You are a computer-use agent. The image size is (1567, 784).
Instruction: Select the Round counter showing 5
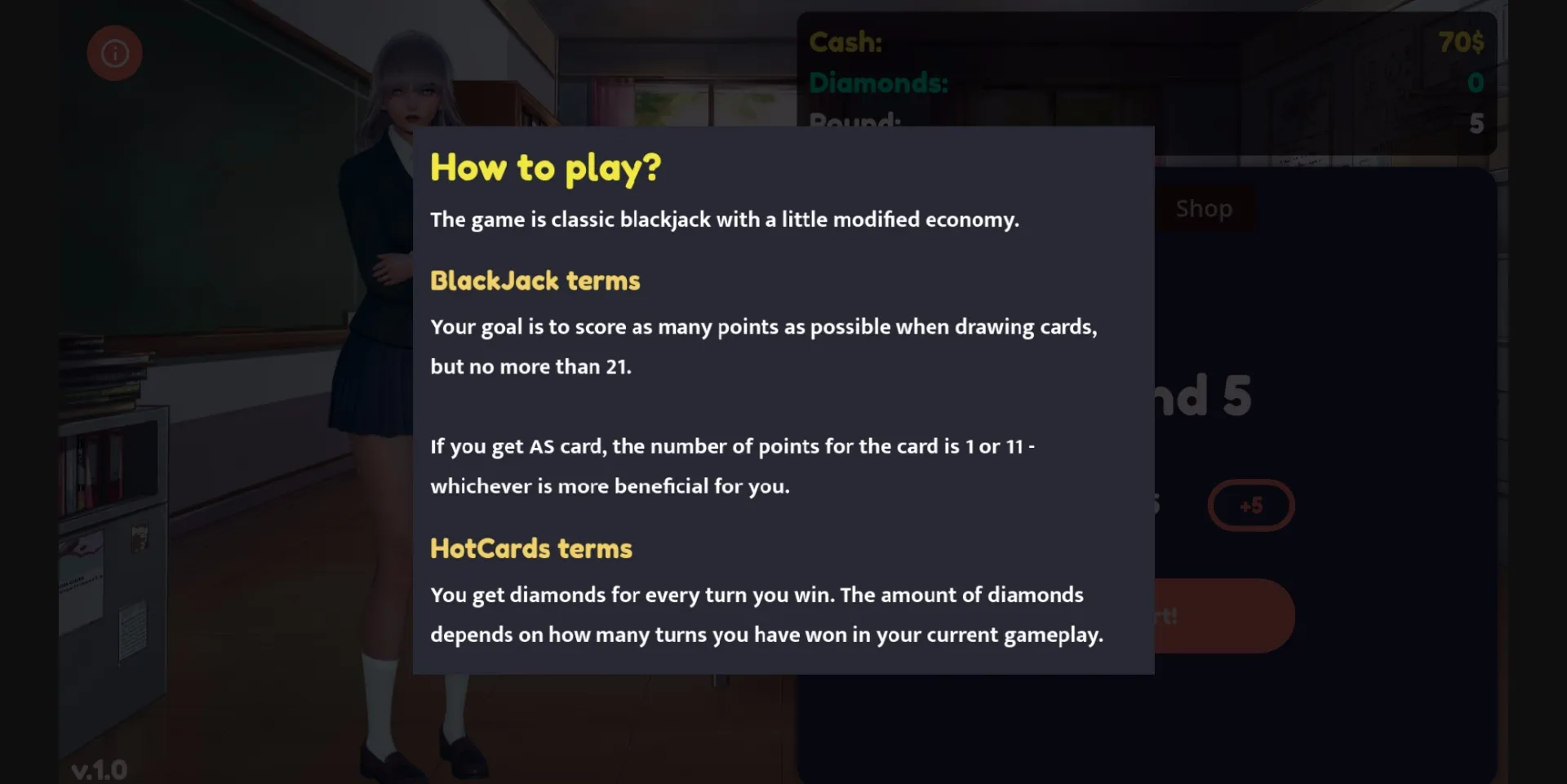point(1474,123)
